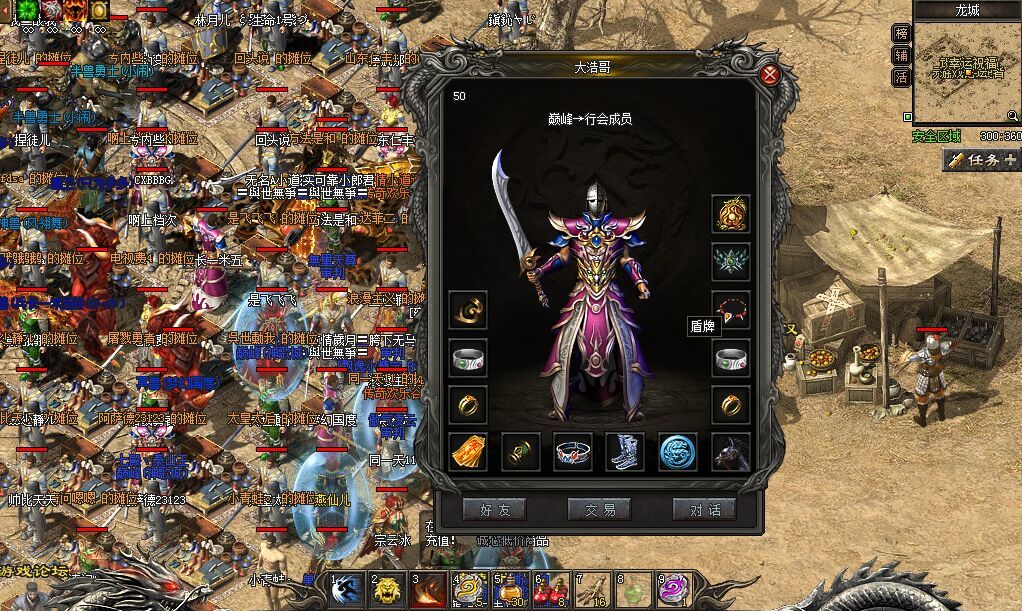This screenshot has height=611, width=1022.
Task: Open the 辅 assist button
Action: [x=901, y=55]
